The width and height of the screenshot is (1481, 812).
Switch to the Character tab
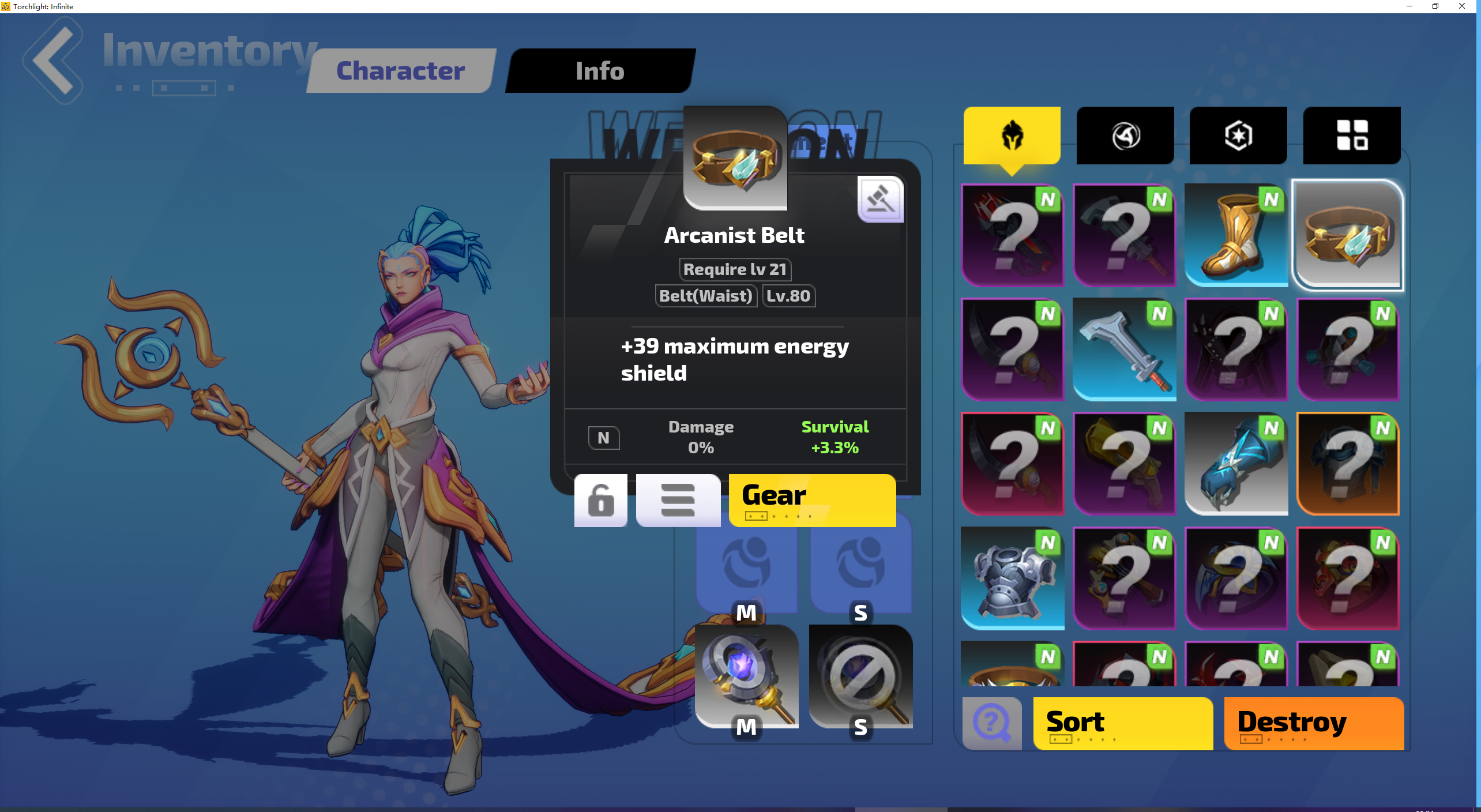click(400, 70)
